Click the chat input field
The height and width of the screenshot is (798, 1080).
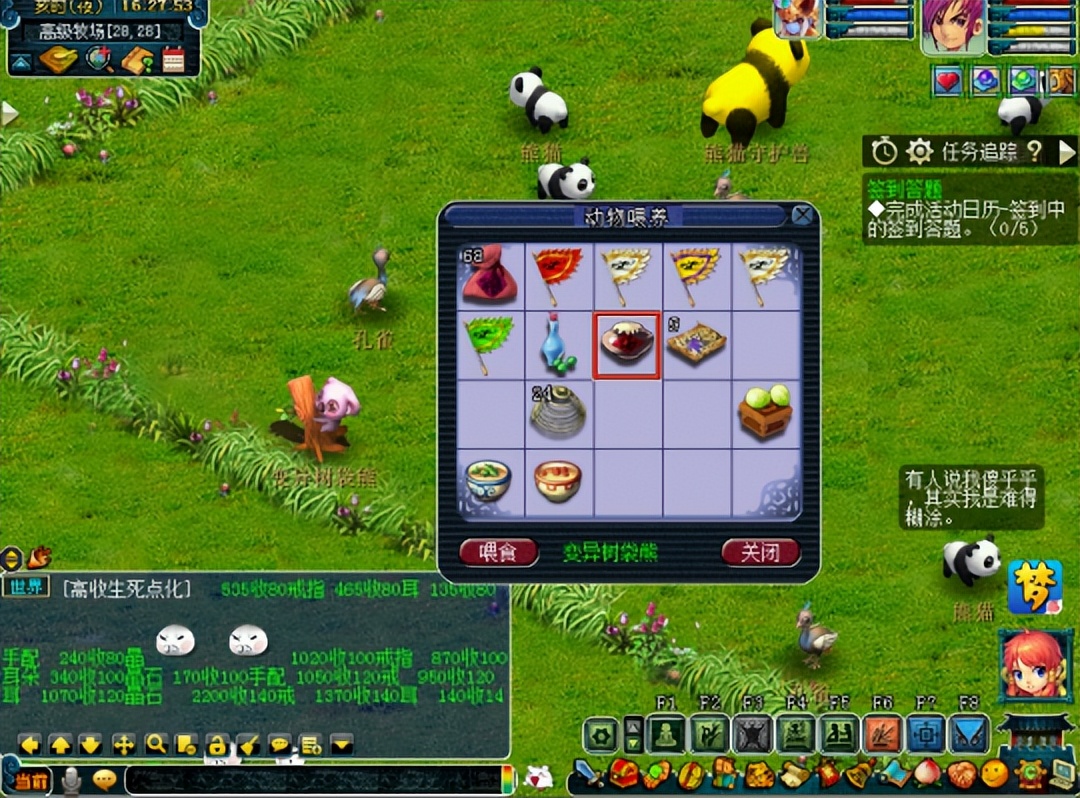tap(310, 779)
